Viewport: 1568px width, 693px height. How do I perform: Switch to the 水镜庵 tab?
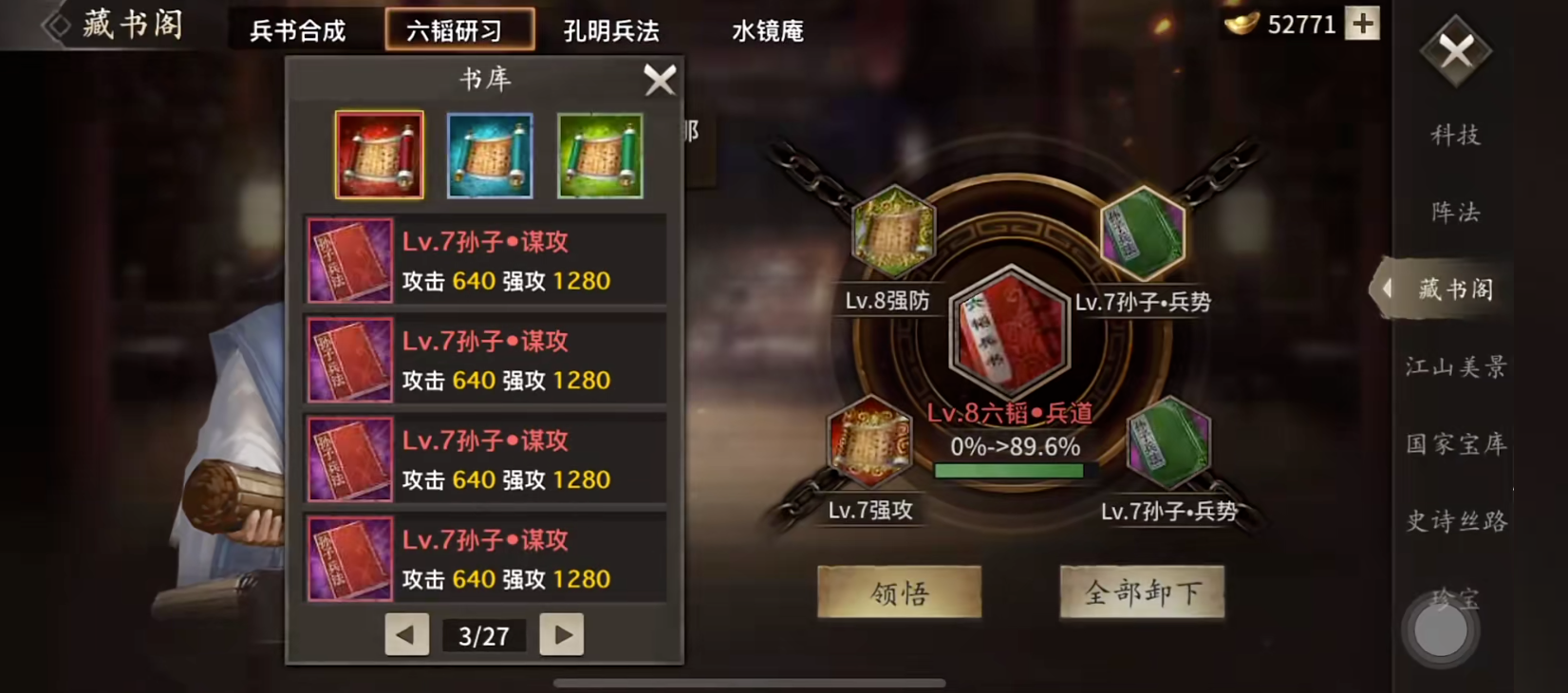(x=769, y=30)
